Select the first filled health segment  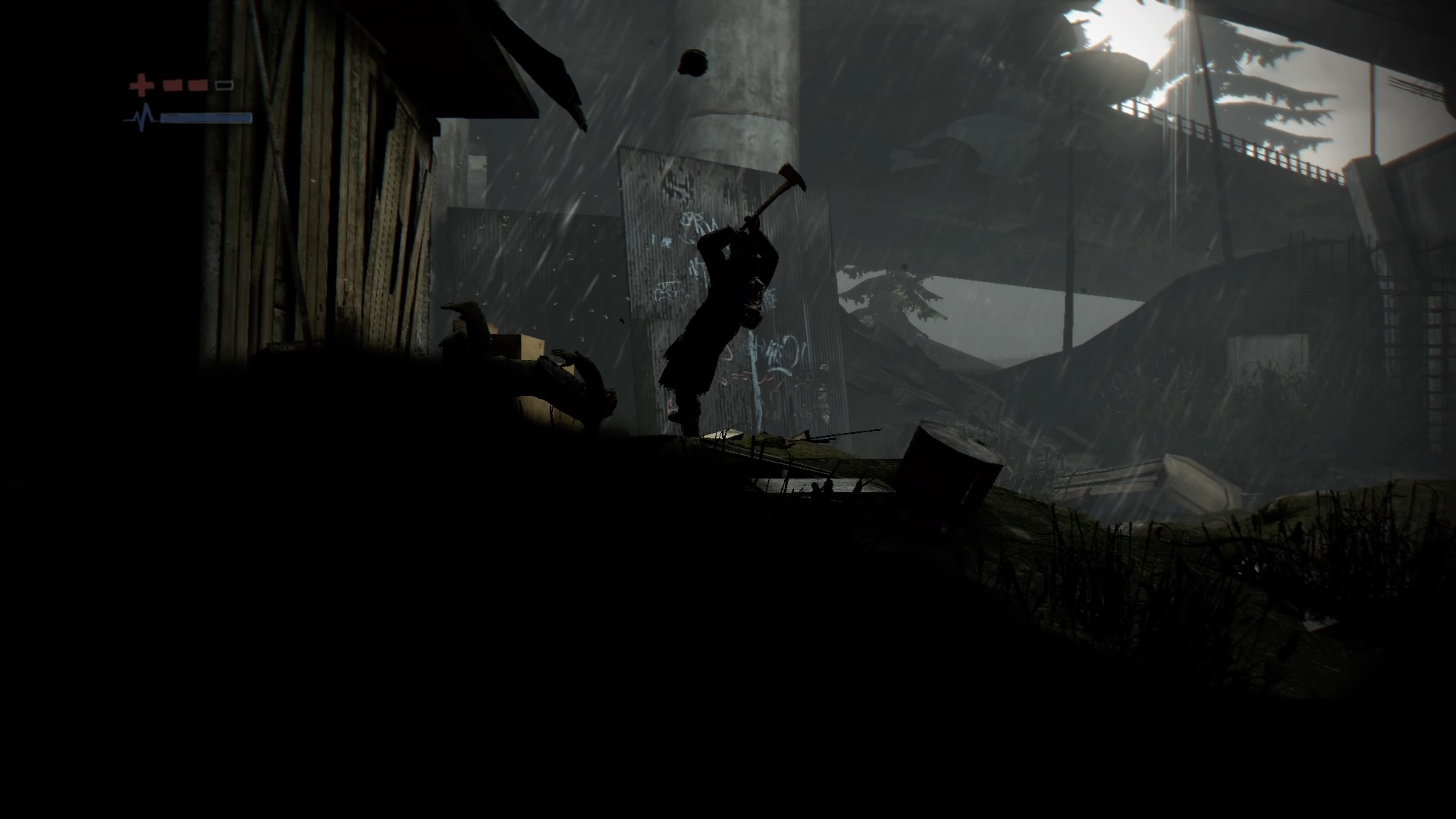(173, 85)
